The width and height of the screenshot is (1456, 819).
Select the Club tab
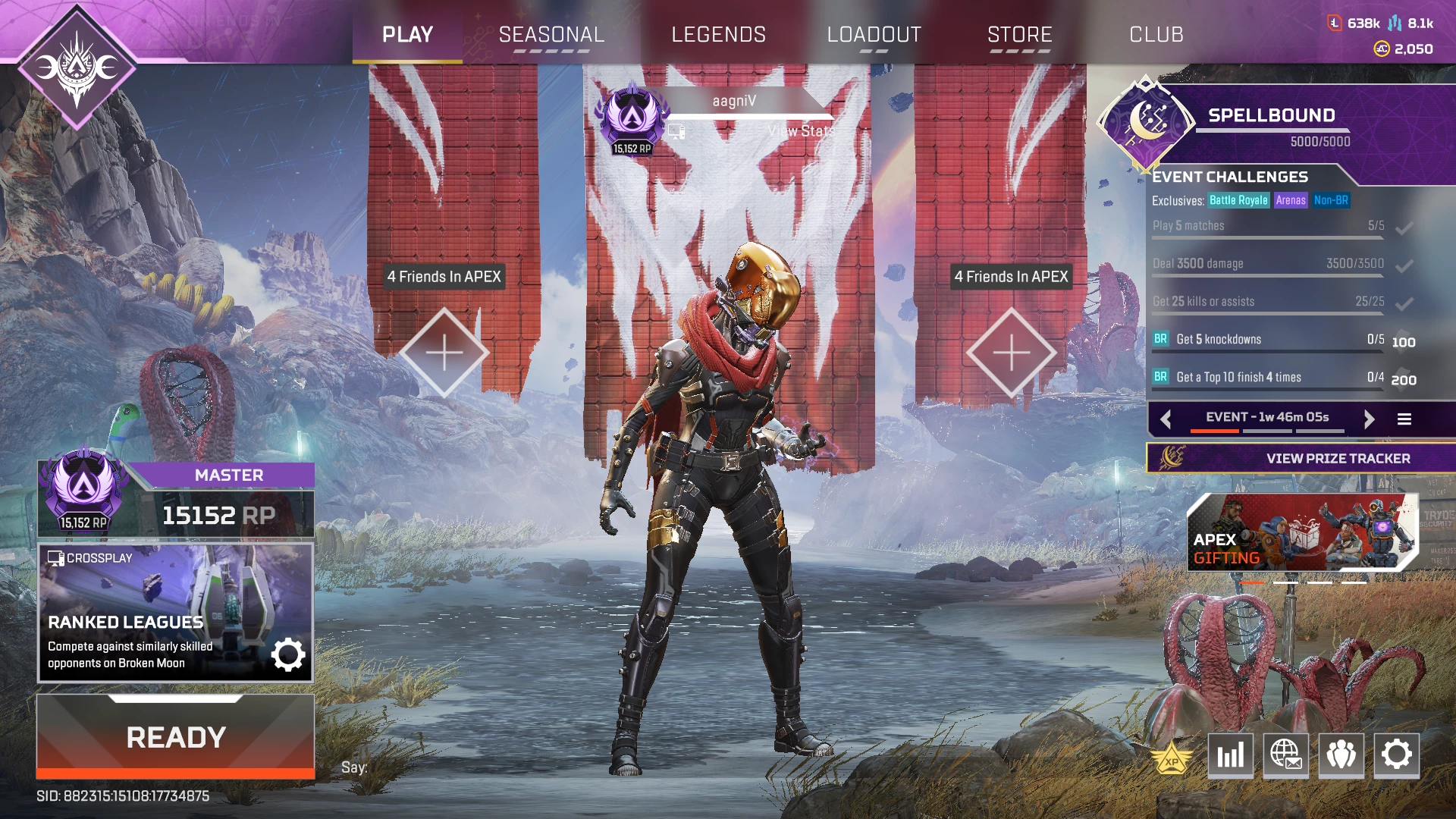(x=1156, y=35)
